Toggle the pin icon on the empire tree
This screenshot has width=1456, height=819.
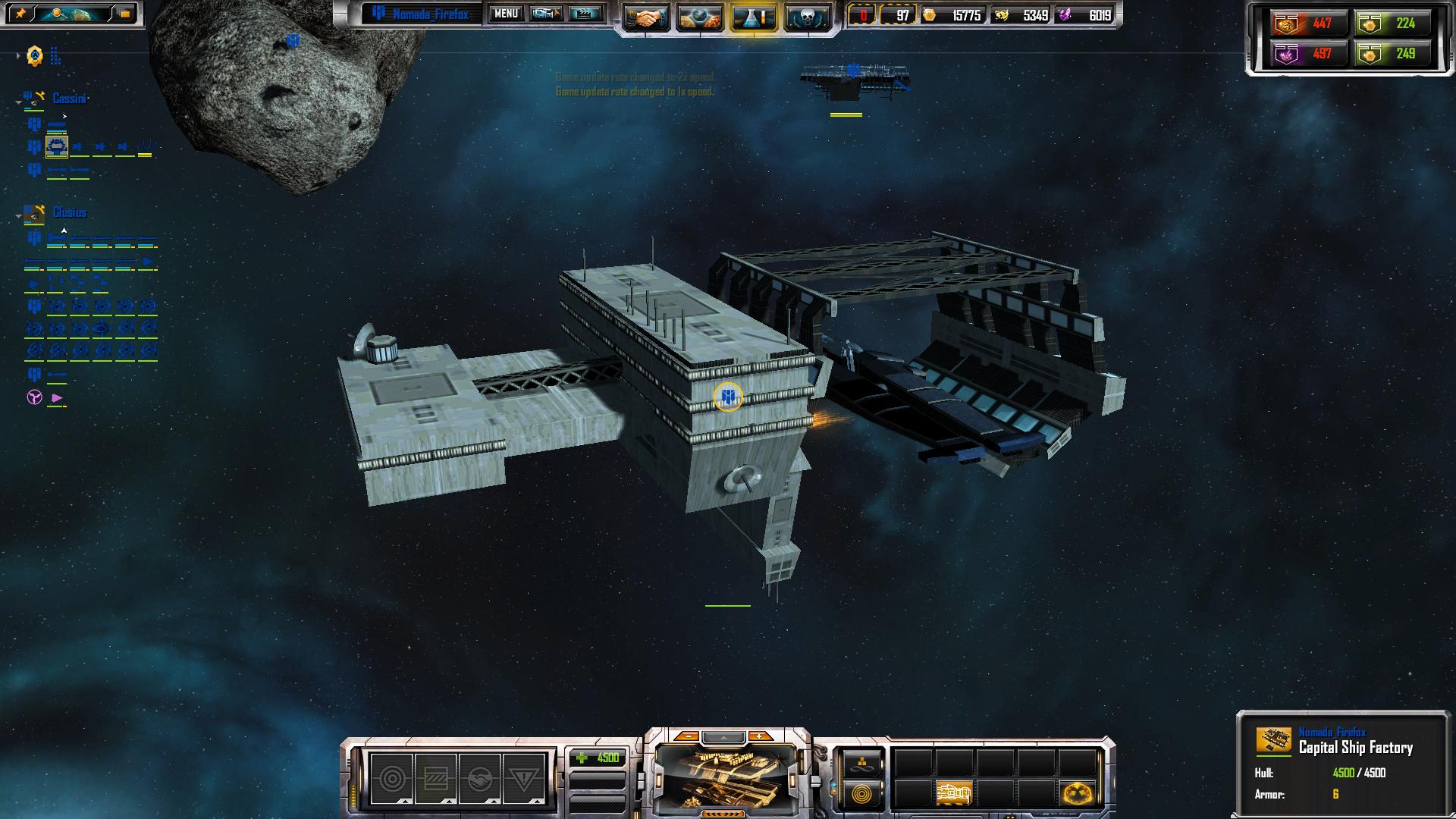[x=20, y=14]
